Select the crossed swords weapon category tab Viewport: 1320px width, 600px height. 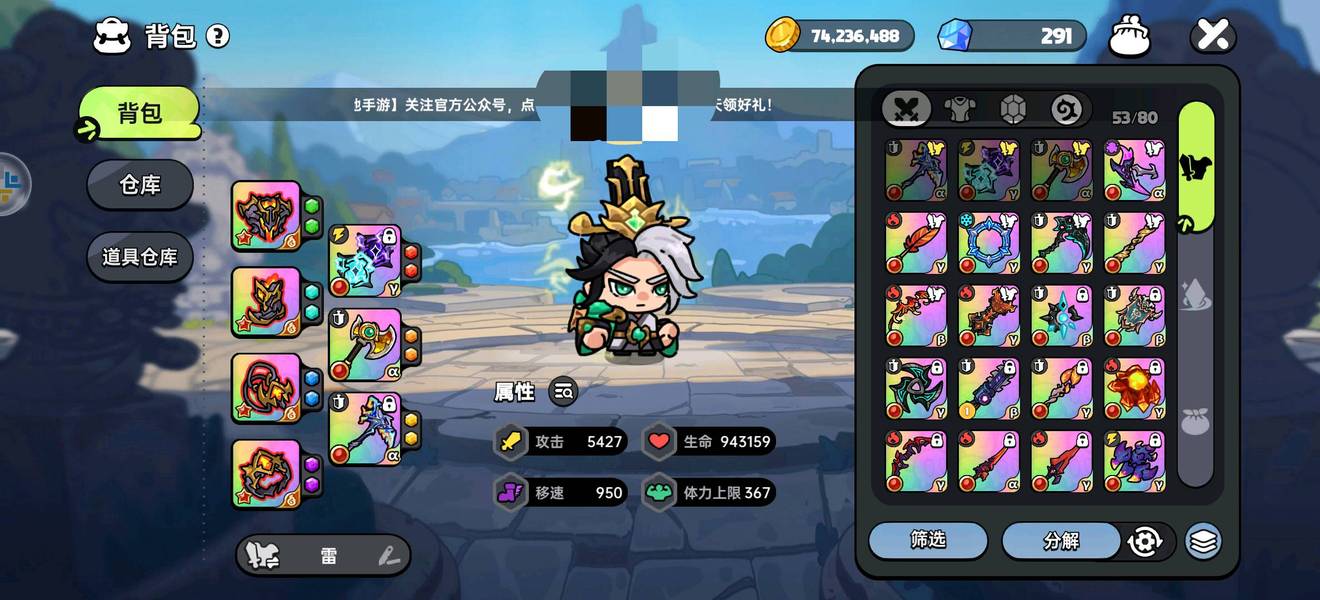[x=907, y=109]
